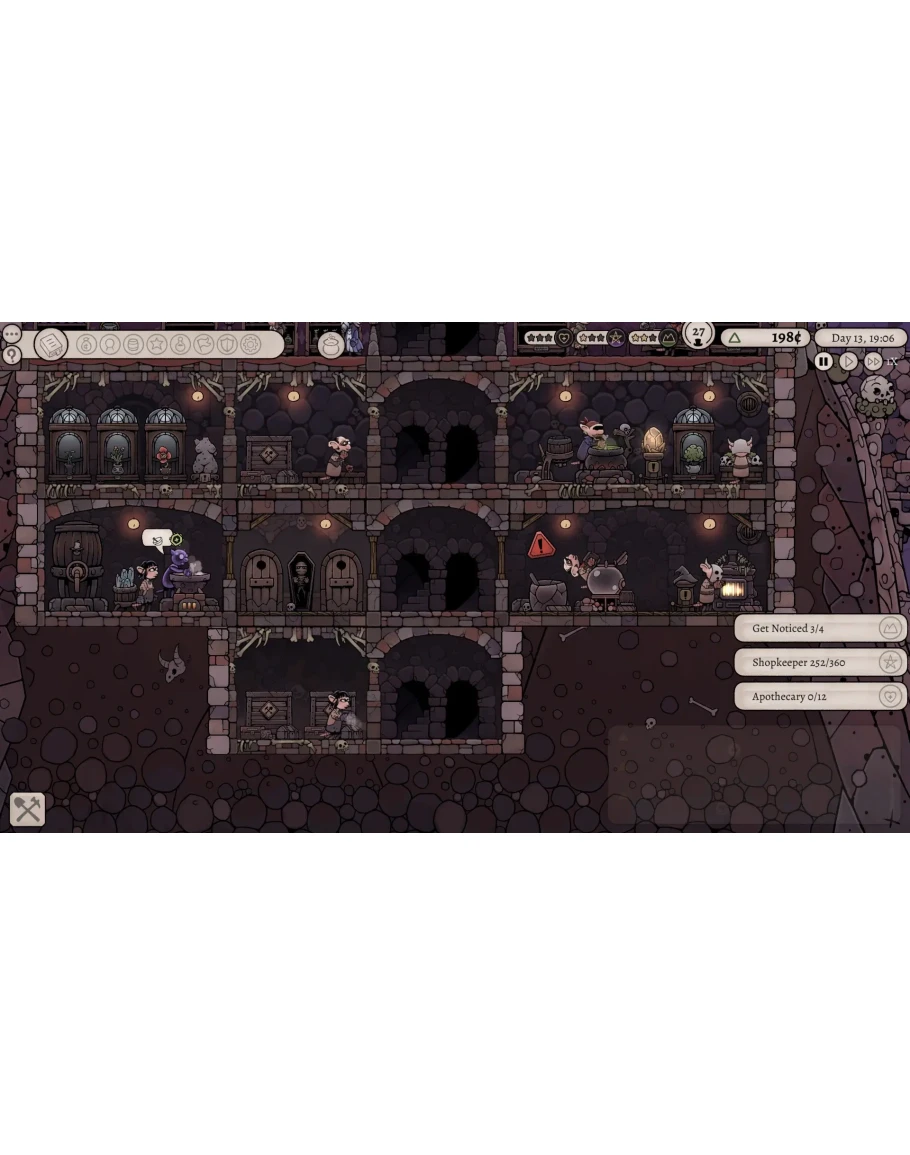Set game speed to normal play
The image size is (910, 1155).
point(848,361)
